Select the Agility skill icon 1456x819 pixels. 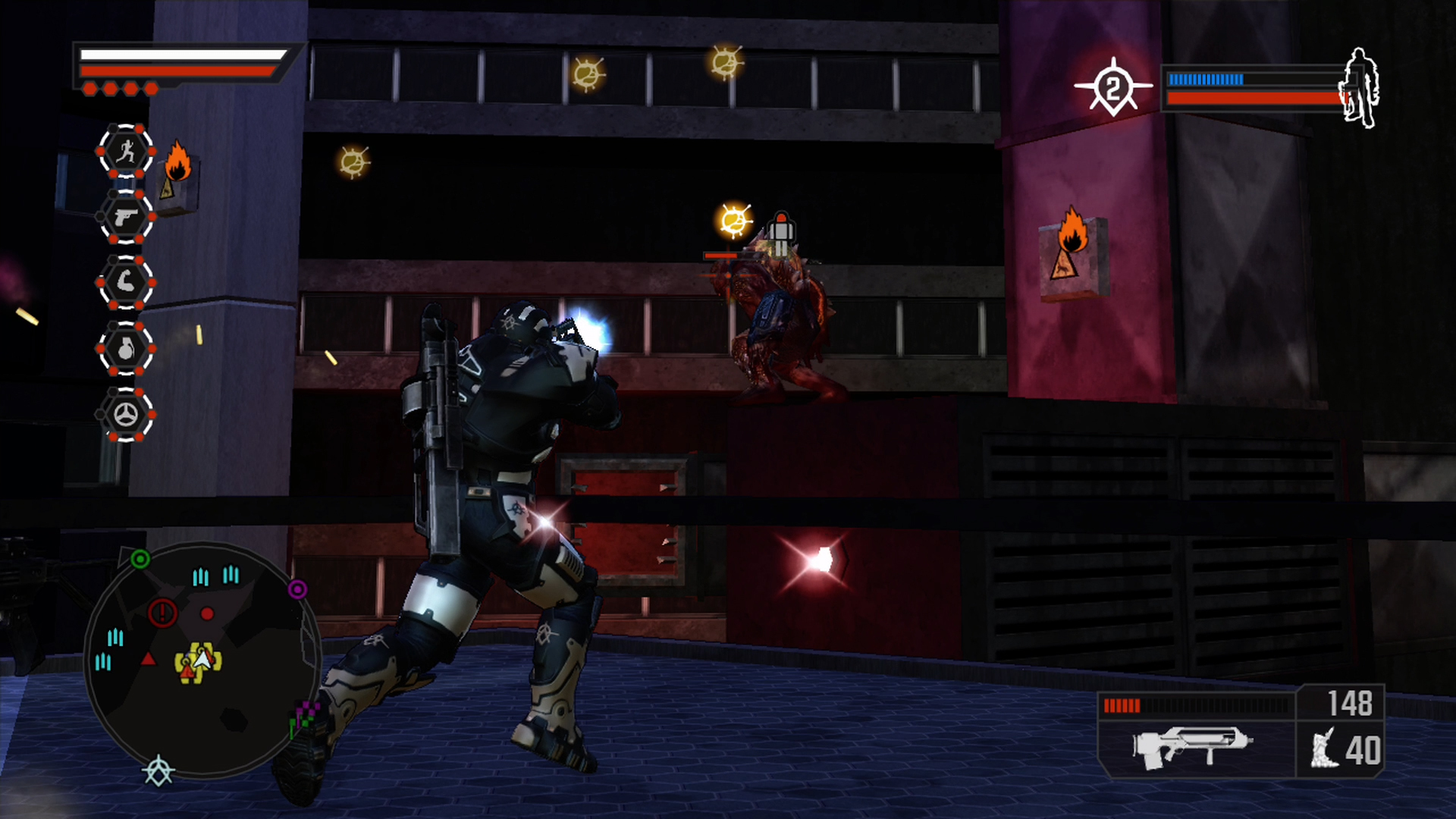pos(126,151)
